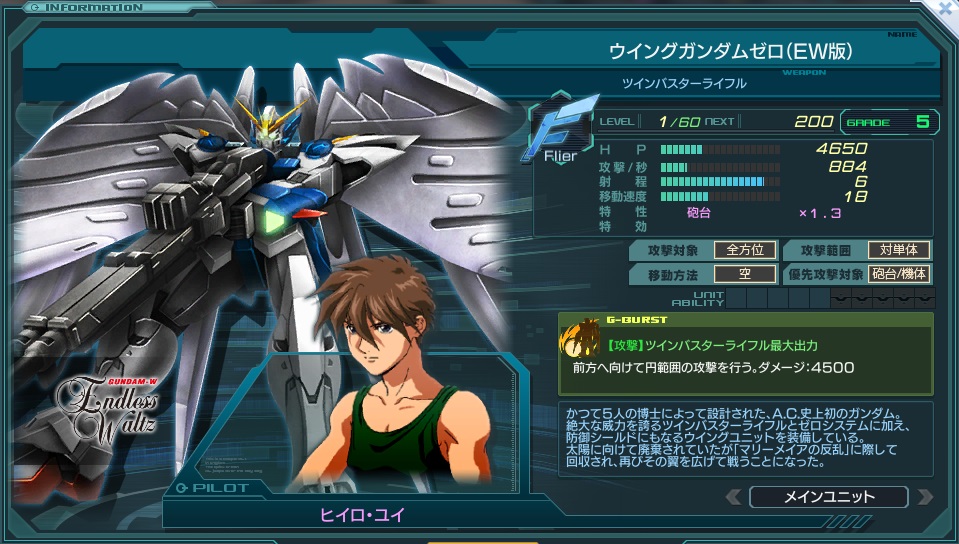Show the next unit with the right arrow

[x=924, y=497]
